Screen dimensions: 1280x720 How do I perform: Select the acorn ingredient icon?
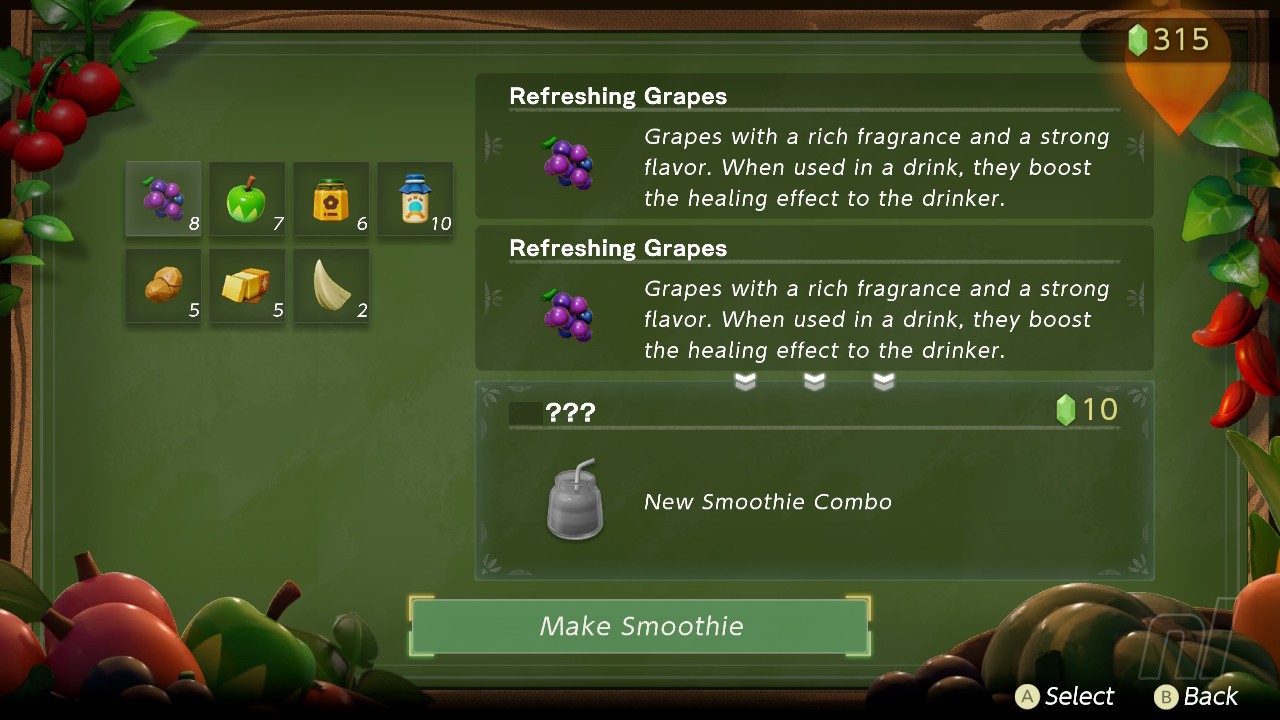coord(162,283)
